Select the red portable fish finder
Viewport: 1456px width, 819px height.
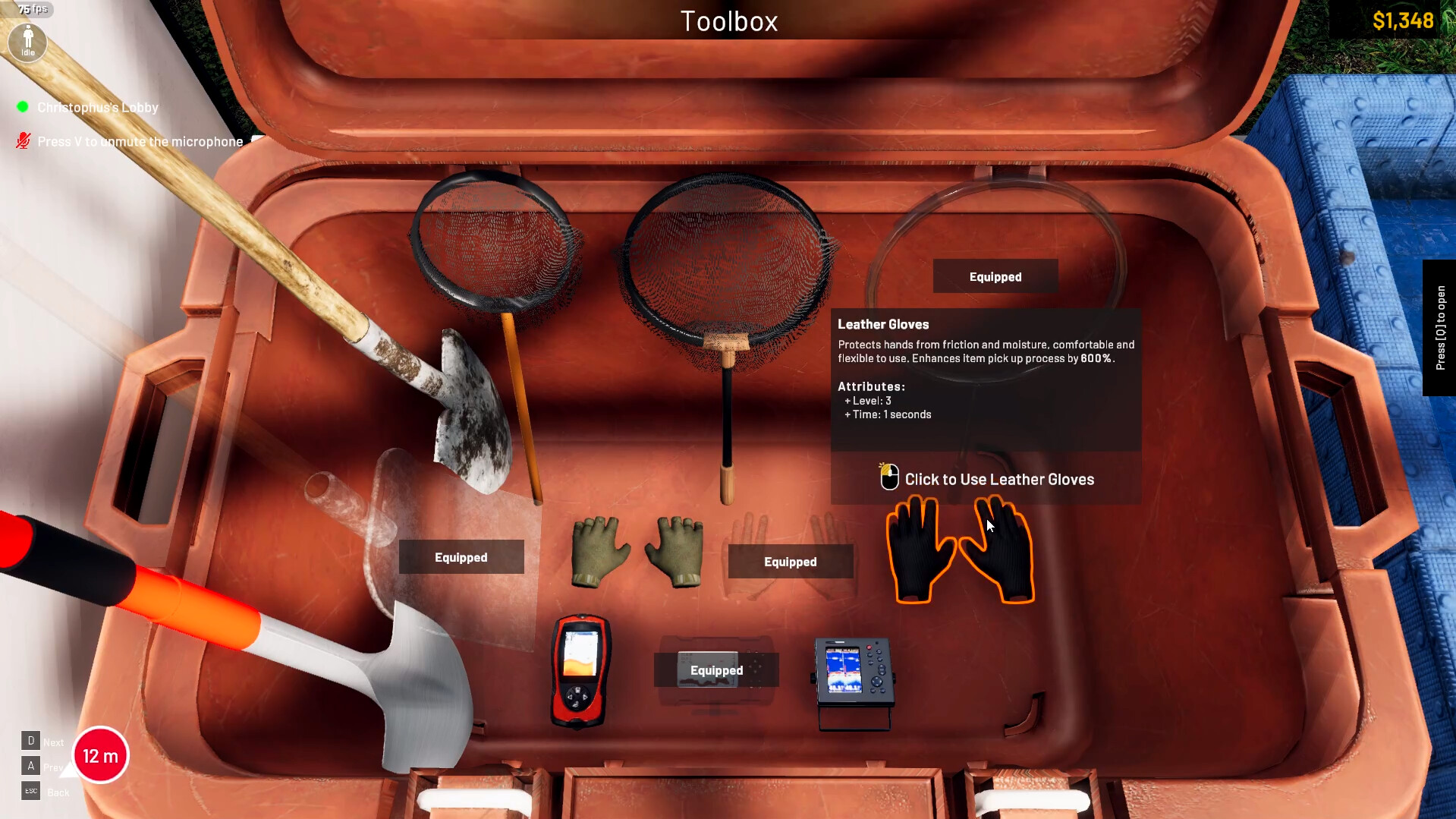[x=580, y=668]
